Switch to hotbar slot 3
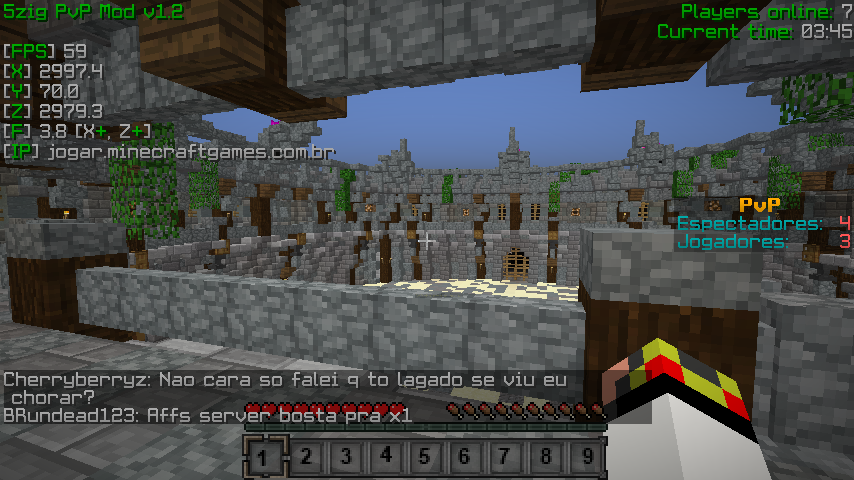This screenshot has height=480, width=854. coord(346,458)
